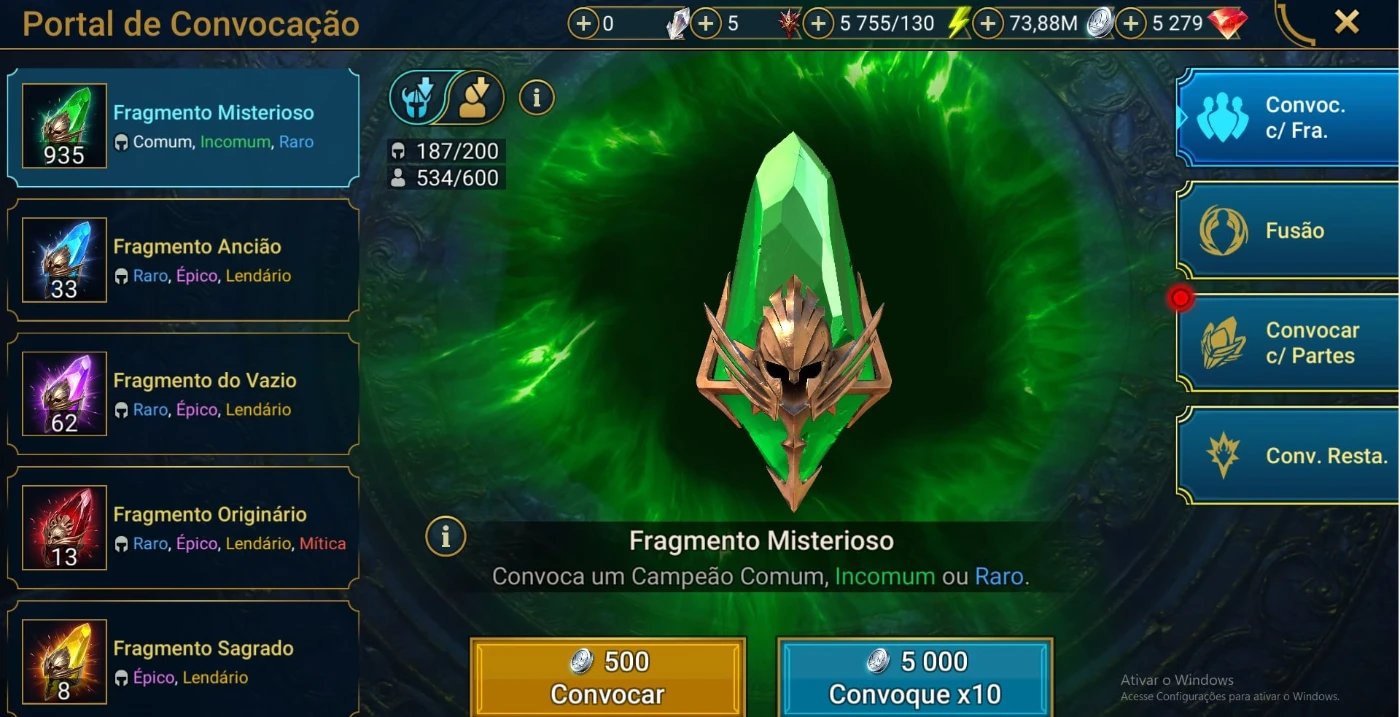The width and height of the screenshot is (1400, 717).
Task: Toggle the gold champion arrow icon
Action: tap(474, 97)
